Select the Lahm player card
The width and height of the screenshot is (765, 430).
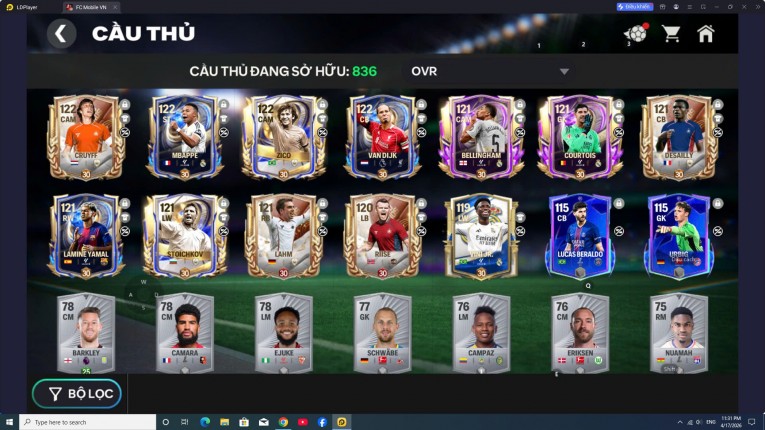coord(284,236)
